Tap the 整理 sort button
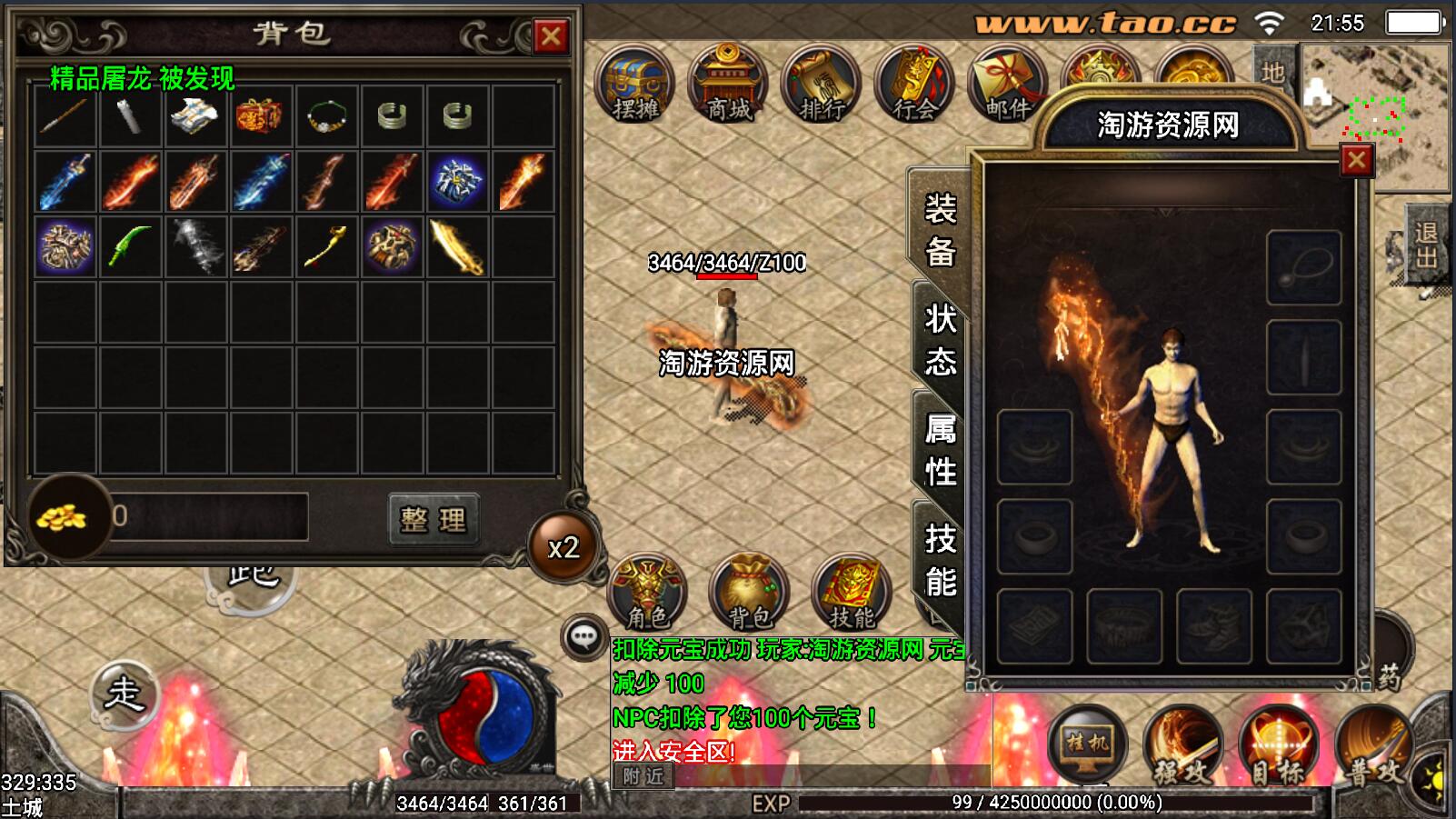Screen dimensions: 1456x819 click(433, 519)
